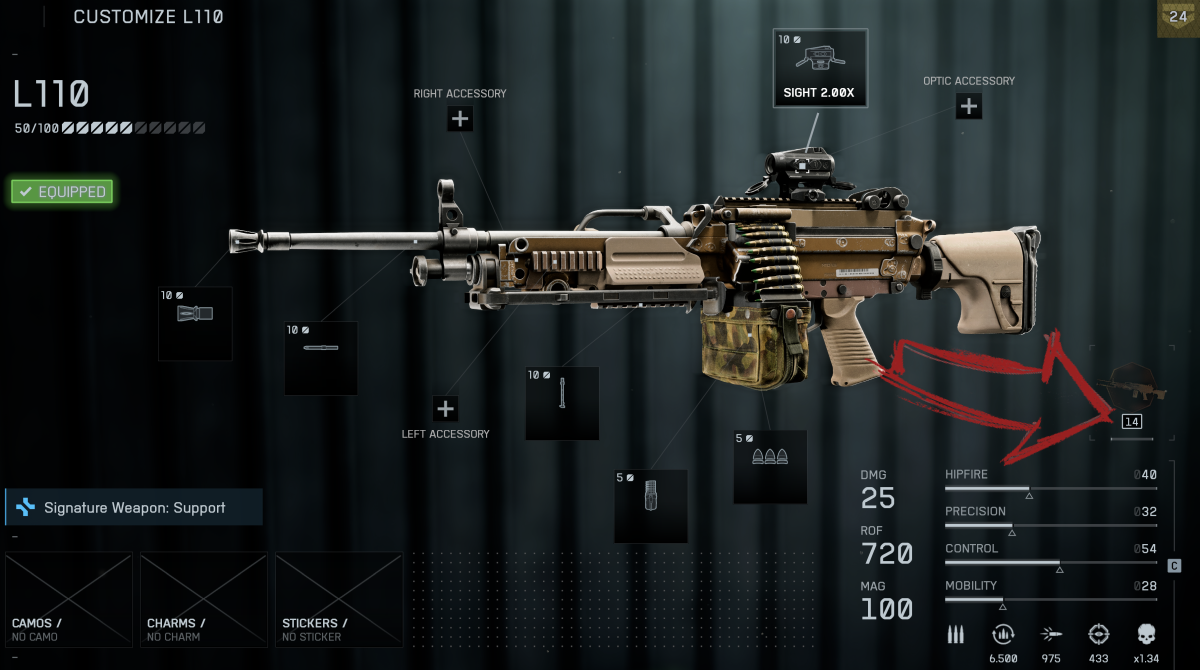Open the Stickers customization slot
1200x670 pixels.
tap(339, 599)
